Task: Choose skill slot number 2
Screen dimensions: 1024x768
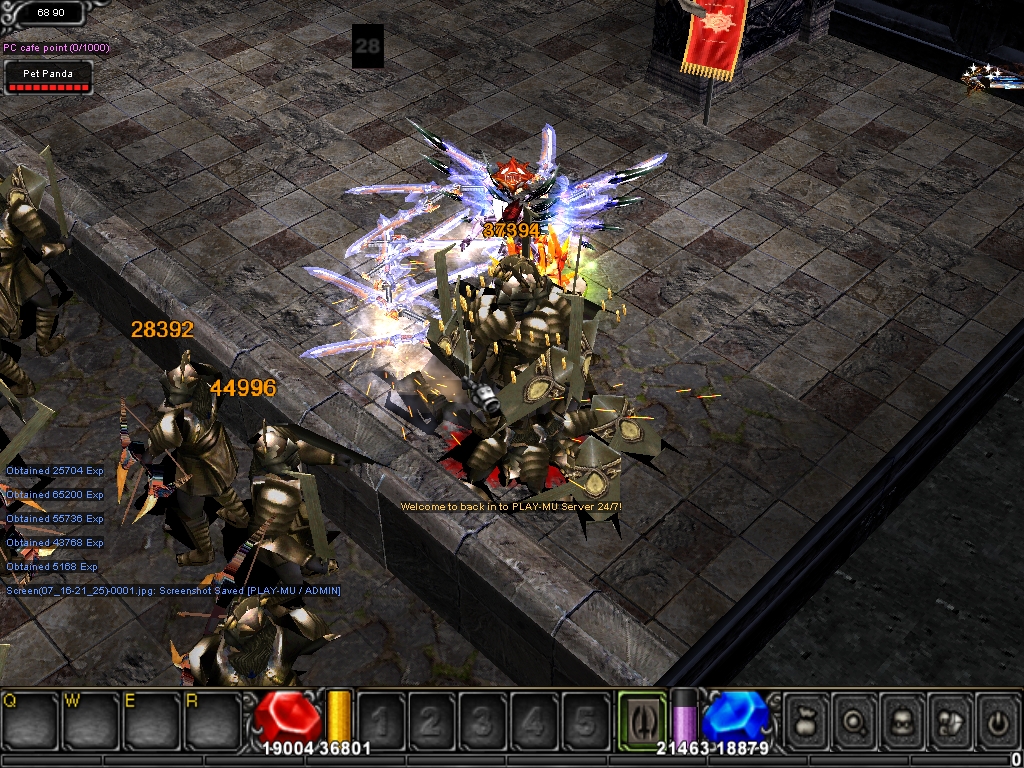Action: [x=432, y=720]
